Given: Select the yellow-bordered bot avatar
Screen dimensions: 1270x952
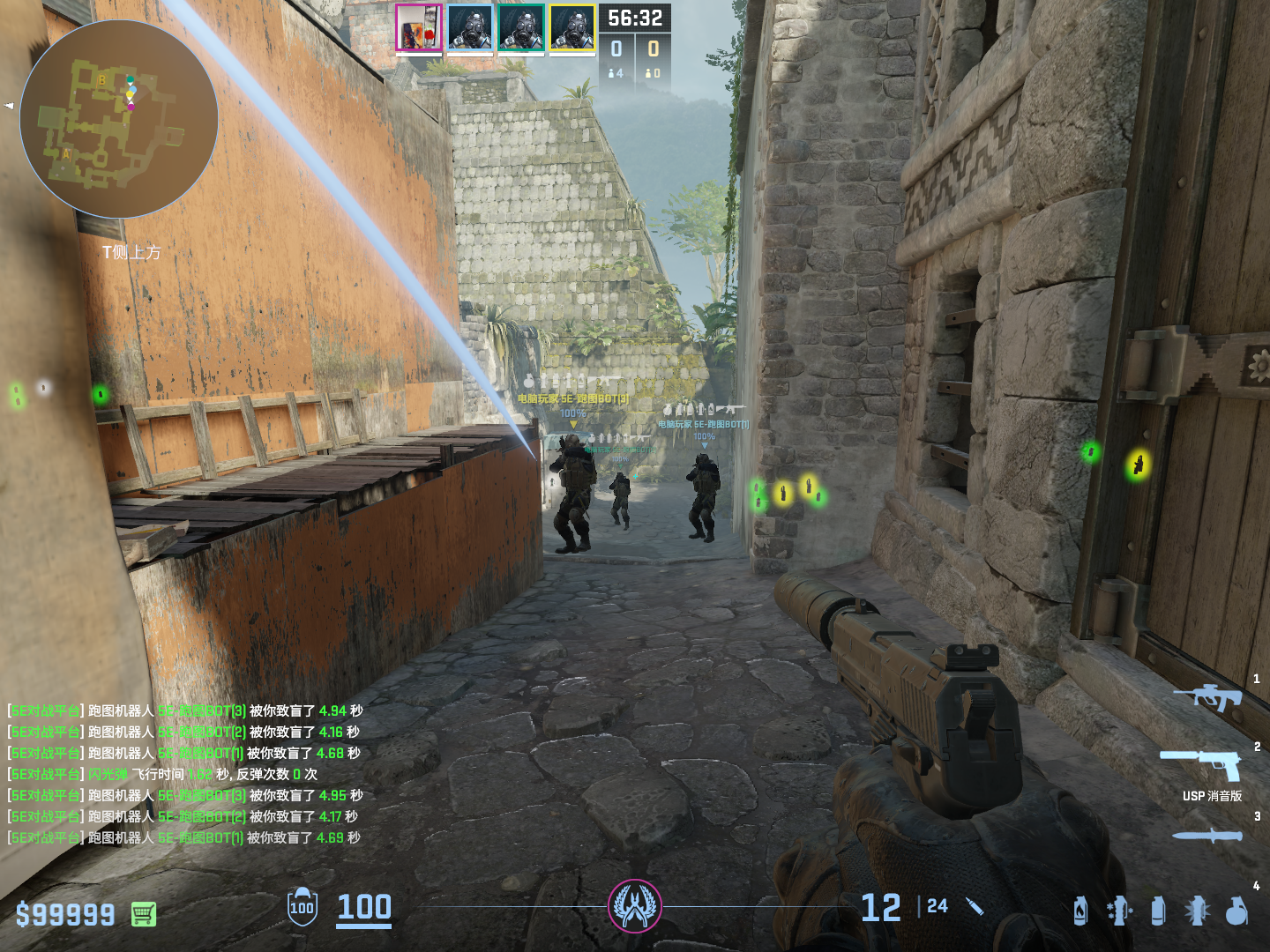Looking at the screenshot, I should [572, 27].
